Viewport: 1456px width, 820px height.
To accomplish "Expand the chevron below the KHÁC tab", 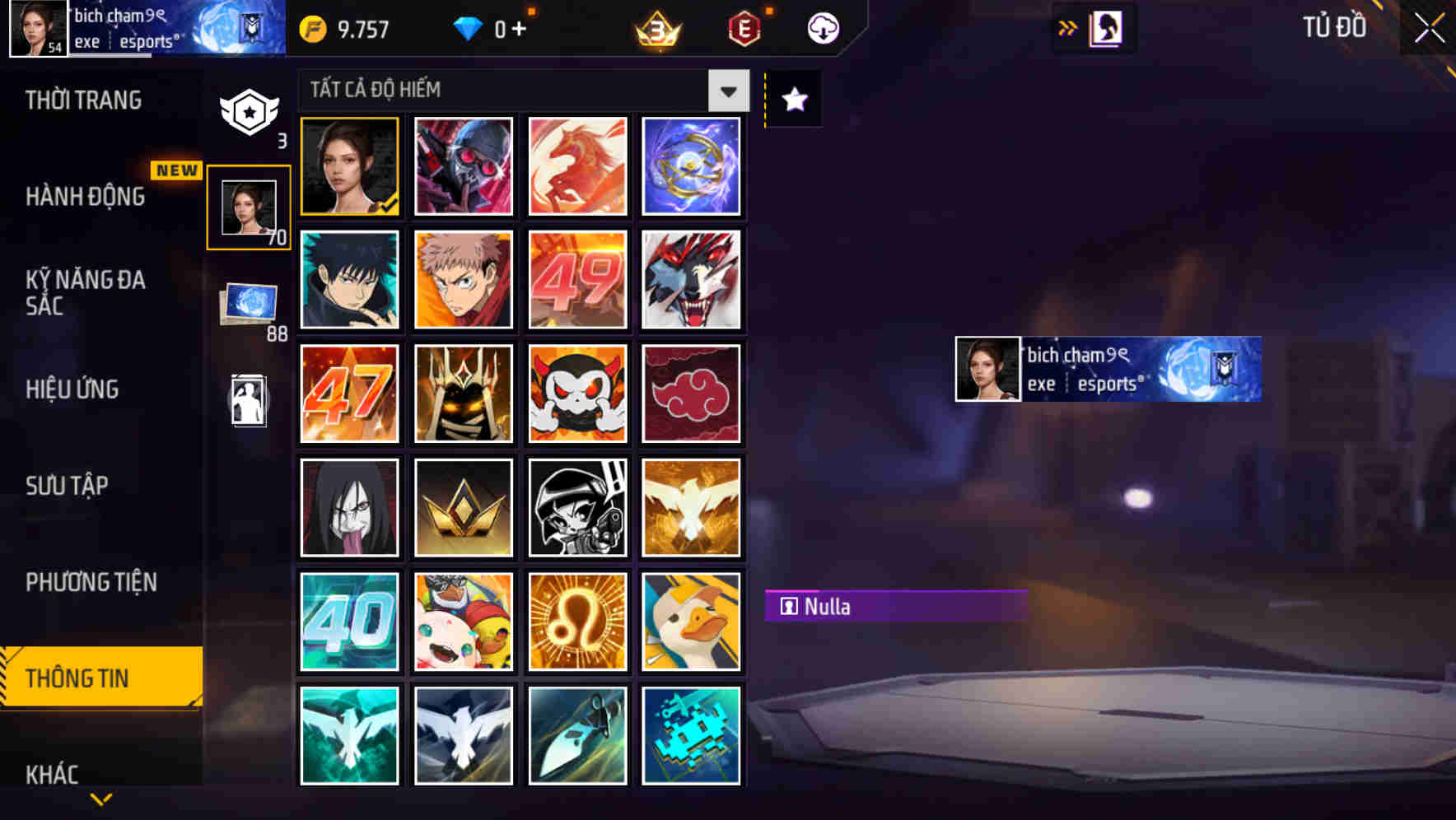I will 100,799.
